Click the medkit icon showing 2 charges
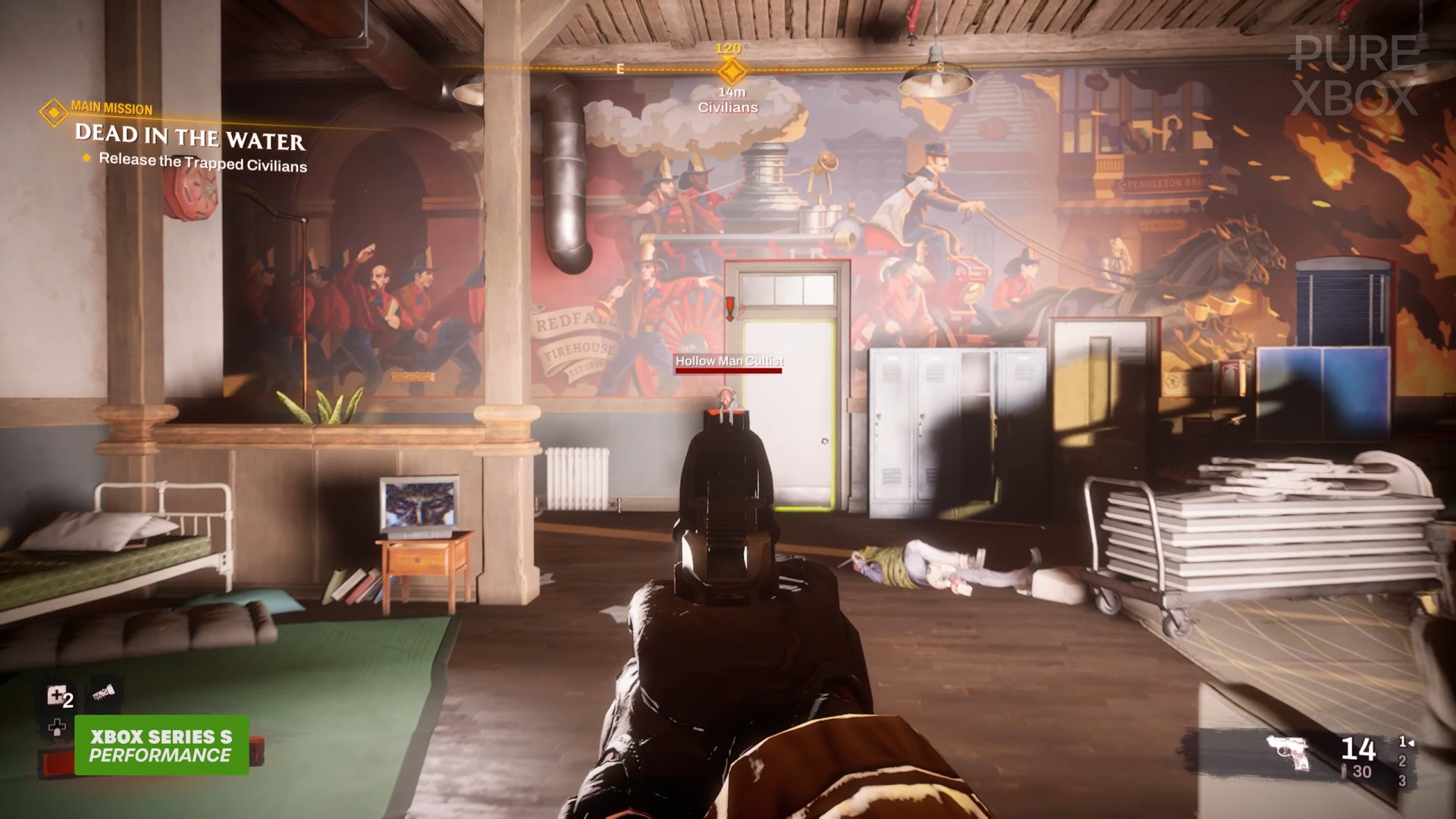1456x819 pixels. coord(58,695)
